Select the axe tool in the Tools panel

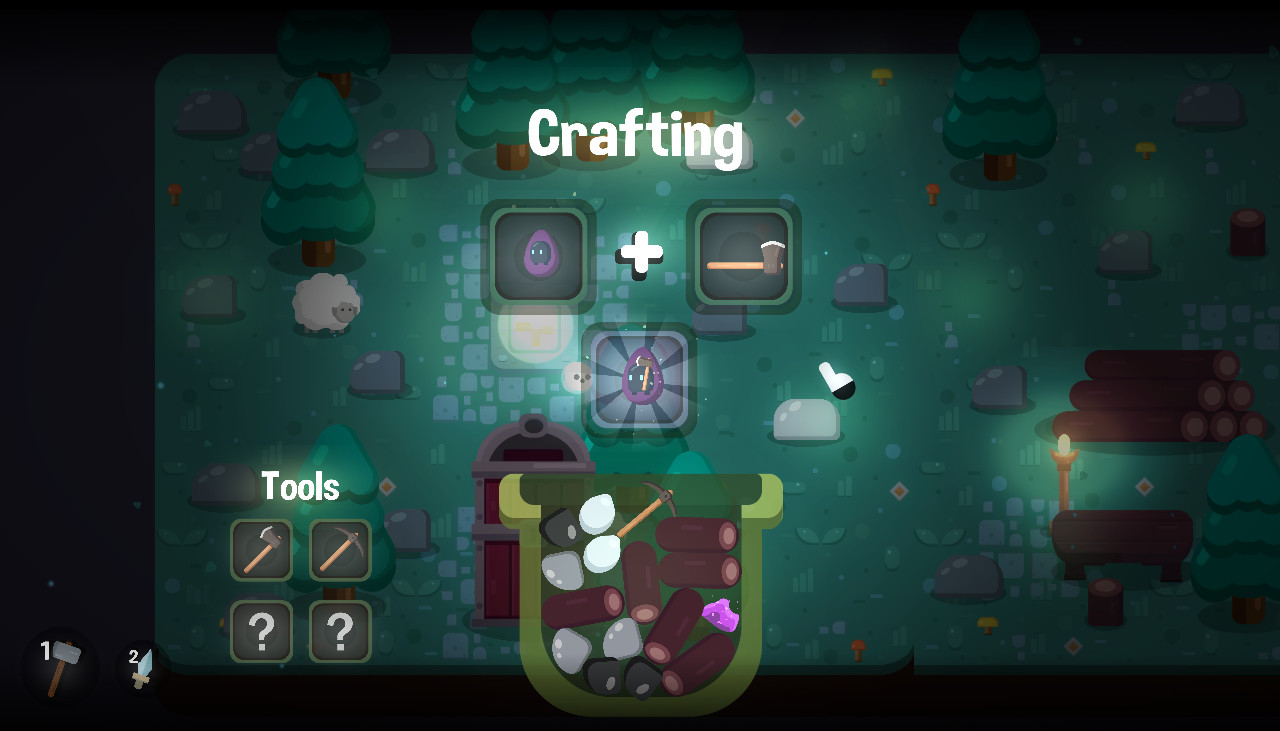[262, 550]
